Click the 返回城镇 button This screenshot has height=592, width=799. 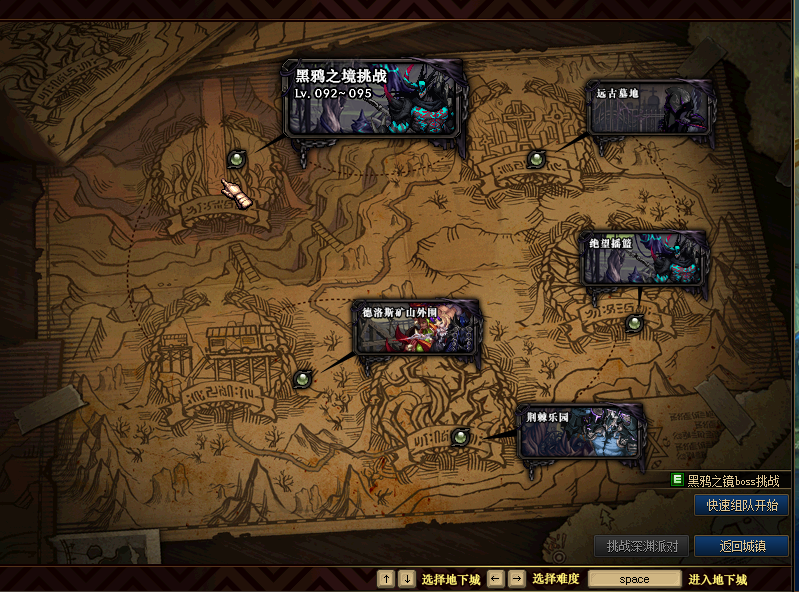pos(741,546)
